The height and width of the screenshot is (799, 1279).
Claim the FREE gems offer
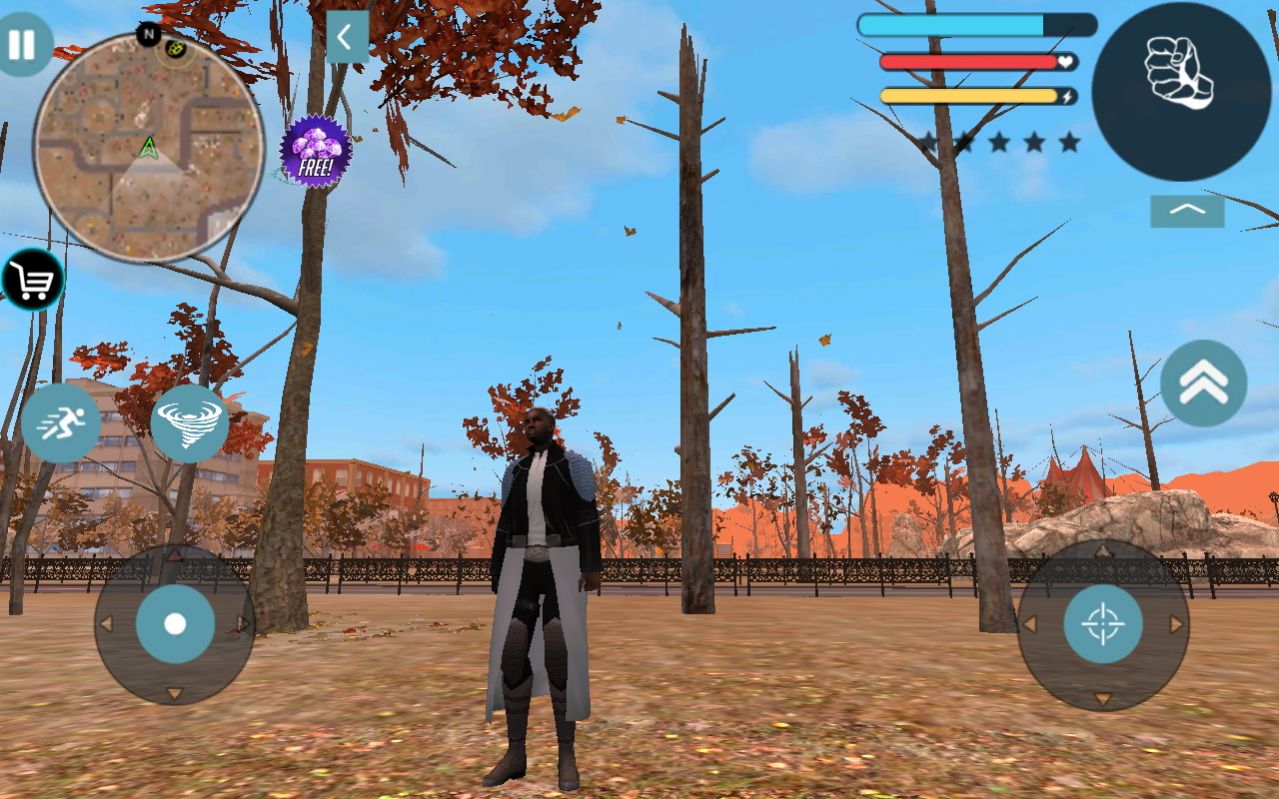(315, 151)
